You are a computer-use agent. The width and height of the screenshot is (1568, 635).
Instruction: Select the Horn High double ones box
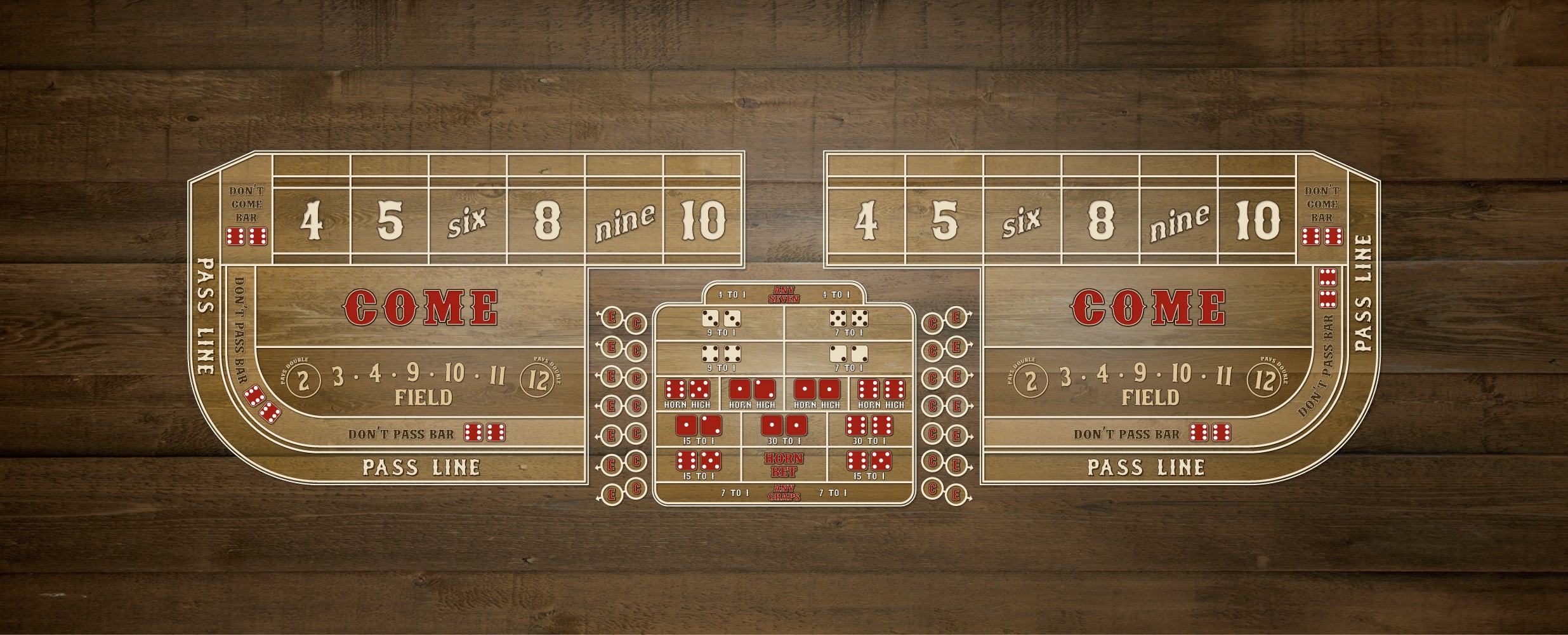(x=817, y=394)
